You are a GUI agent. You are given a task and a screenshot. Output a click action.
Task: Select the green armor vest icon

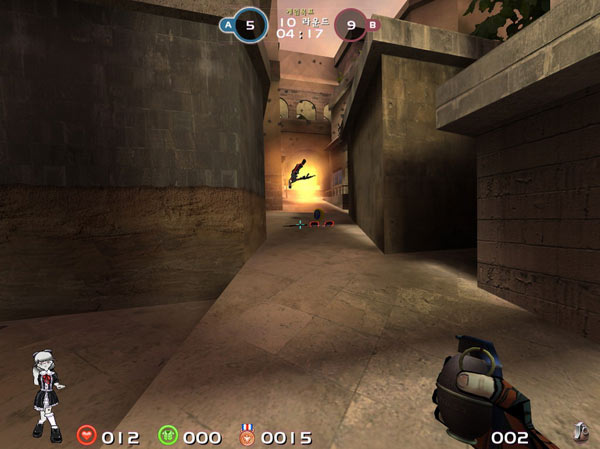click(167, 436)
